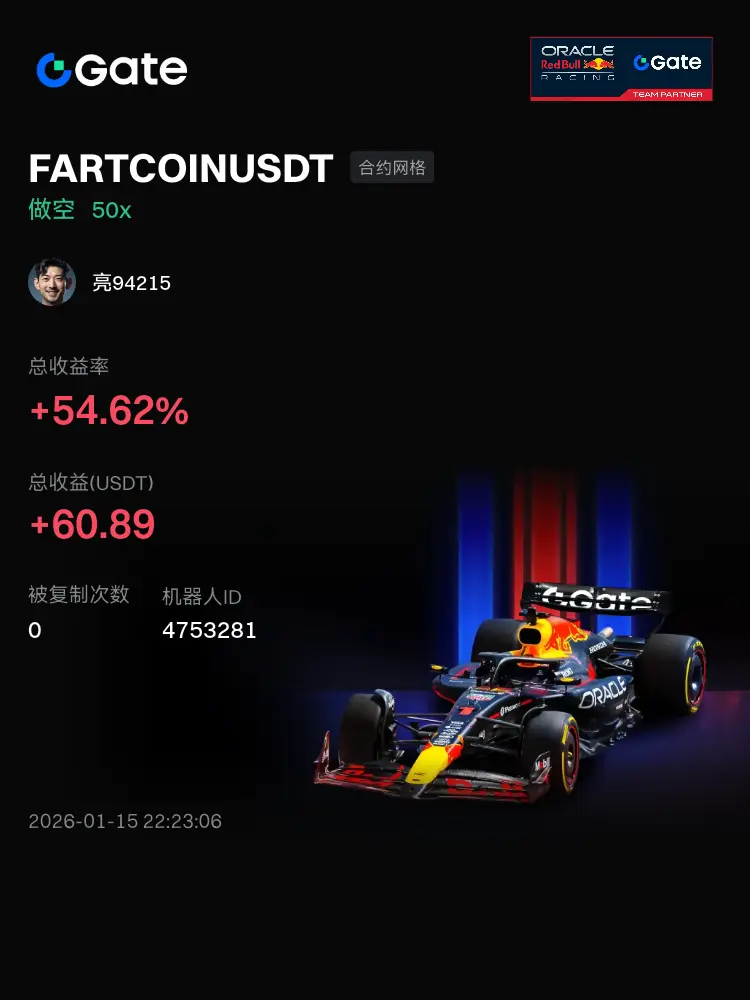
Task: Open the Oracle Red Bull Racing partner badge
Action: [621, 69]
